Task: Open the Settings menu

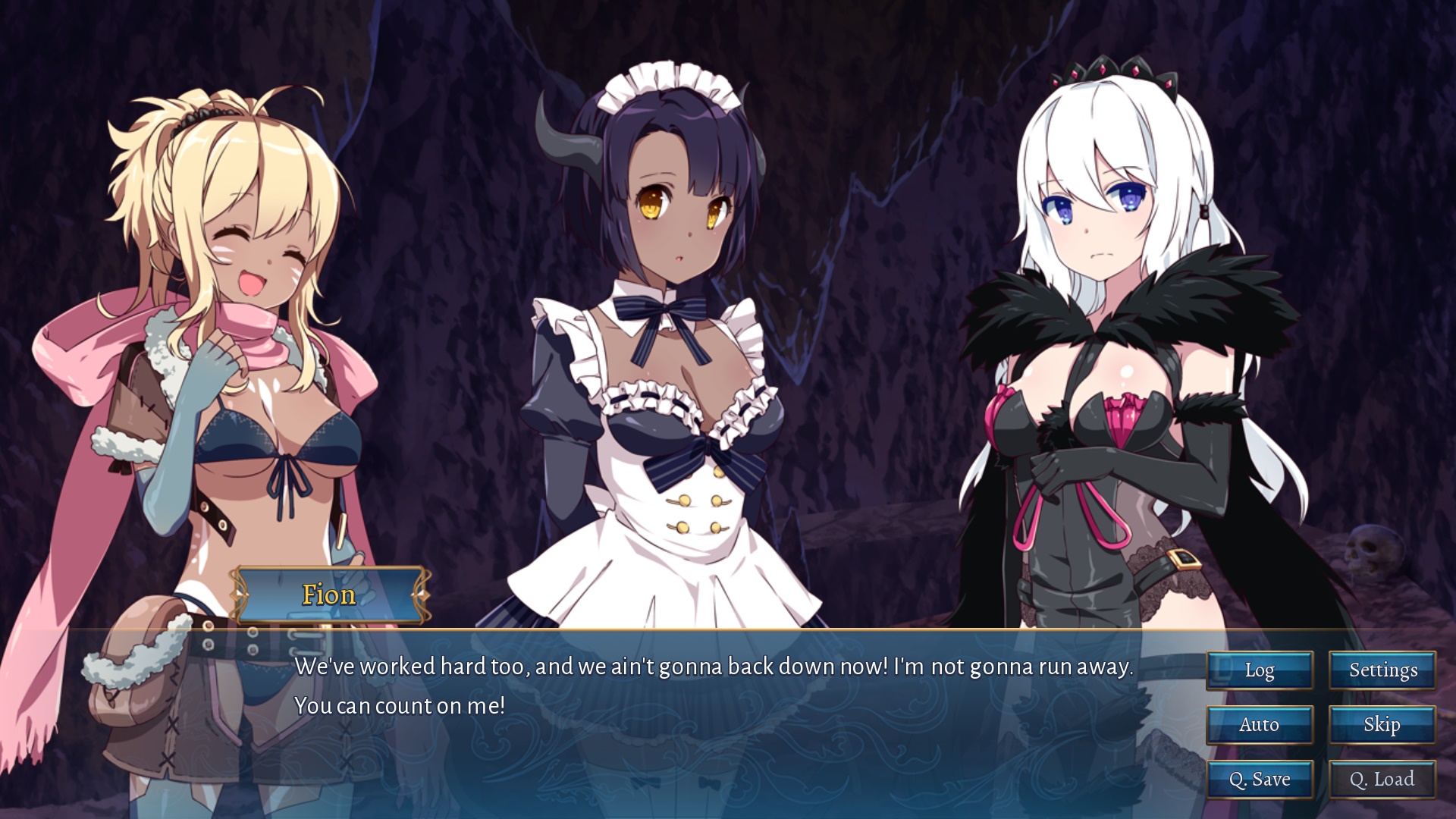Action: point(1382,670)
